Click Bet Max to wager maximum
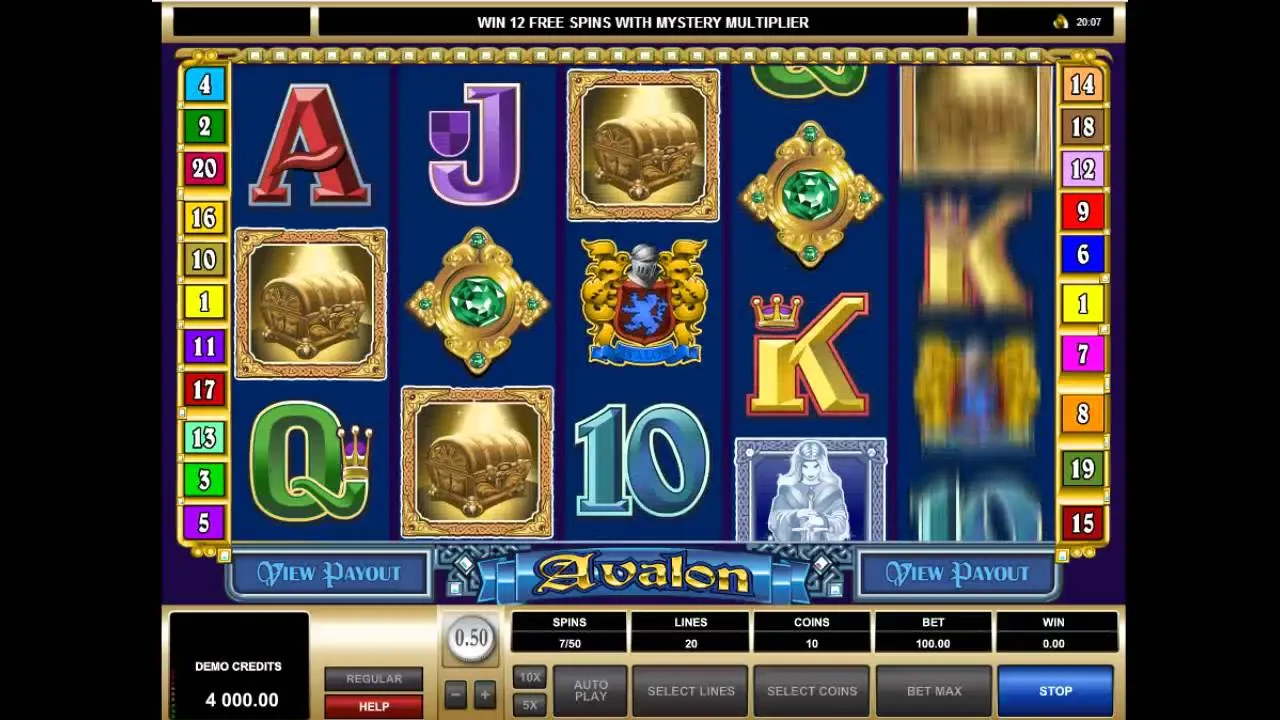Screen dimensions: 1280x720 pos(932,690)
